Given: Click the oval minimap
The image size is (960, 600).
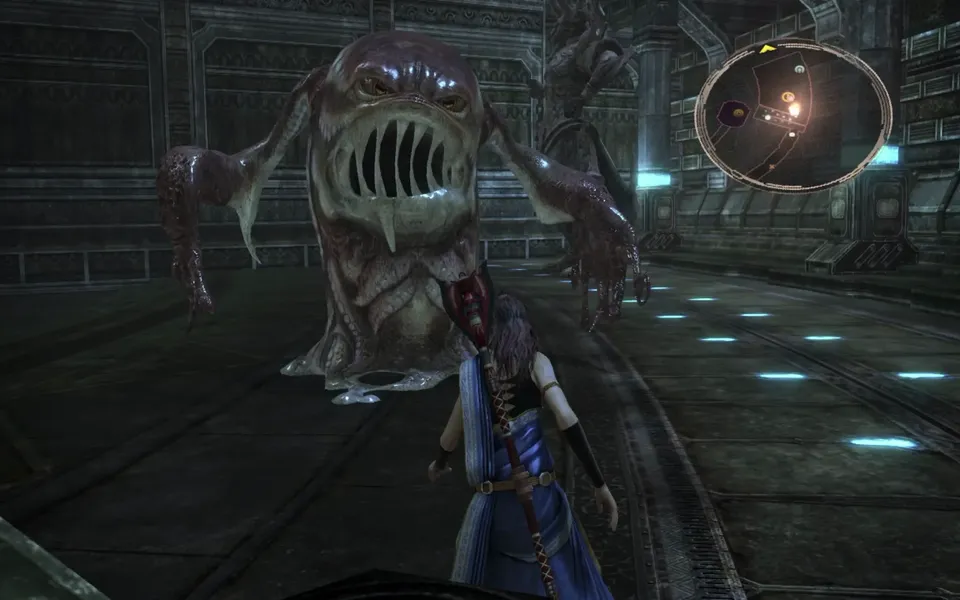Looking at the screenshot, I should tap(793, 115).
